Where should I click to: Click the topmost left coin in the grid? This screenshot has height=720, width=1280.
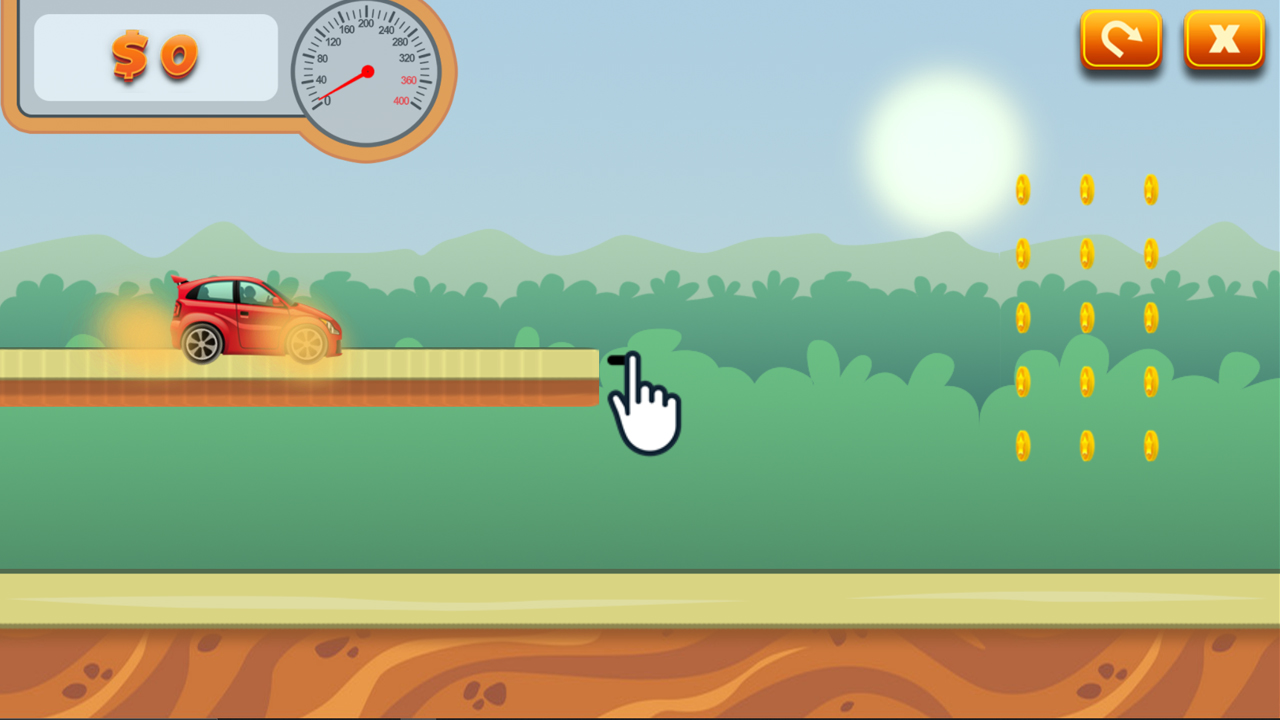point(1022,188)
